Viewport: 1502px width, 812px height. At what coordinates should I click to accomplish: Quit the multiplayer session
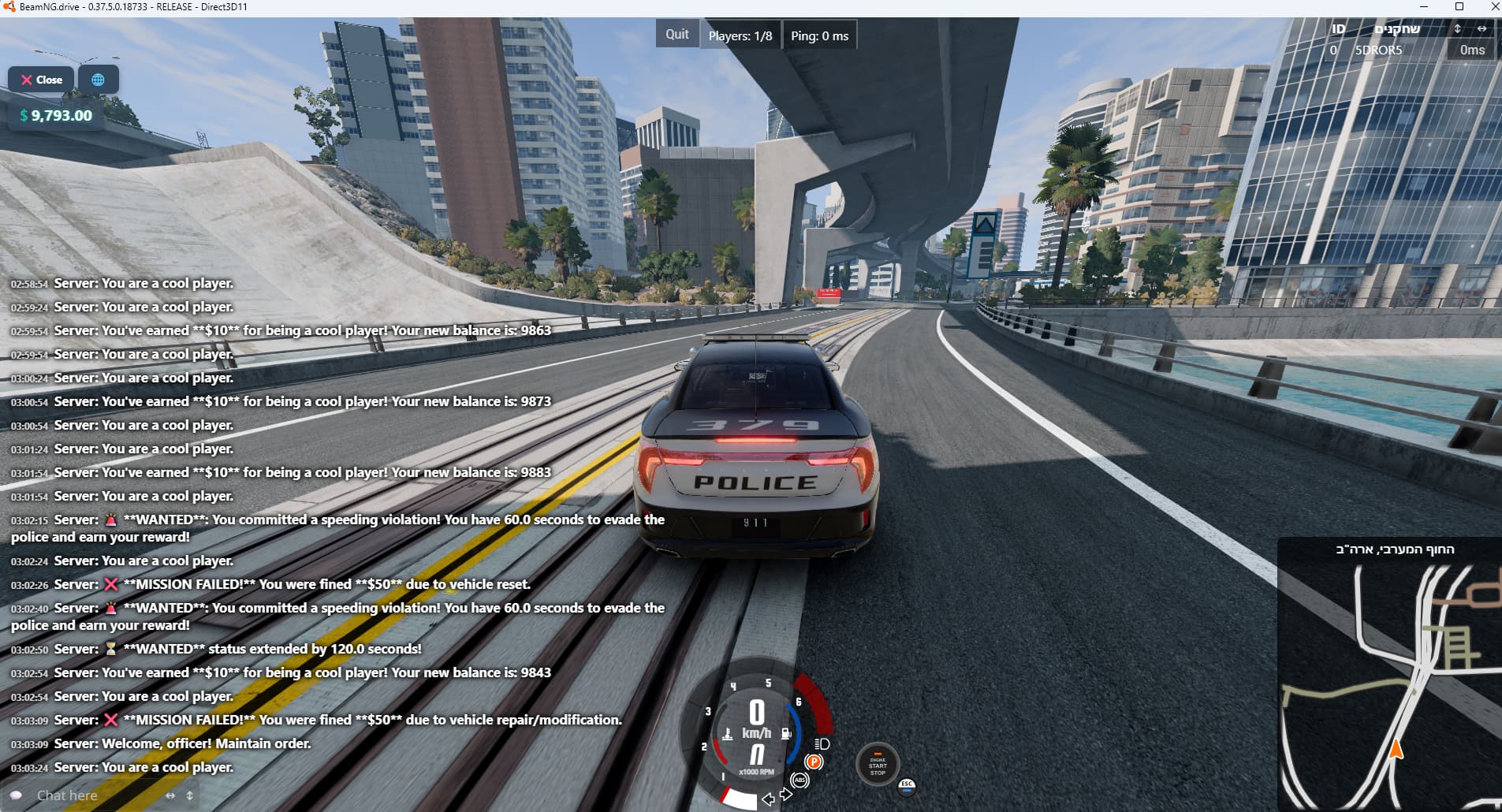[676, 35]
